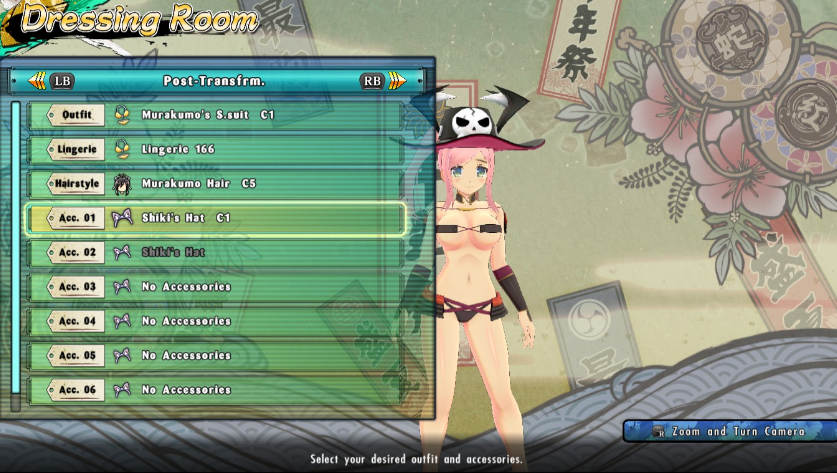The width and height of the screenshot is (837, 473).
Task: Select Acc. 01 Shiki's Hat C1
Action: (215, 218)
